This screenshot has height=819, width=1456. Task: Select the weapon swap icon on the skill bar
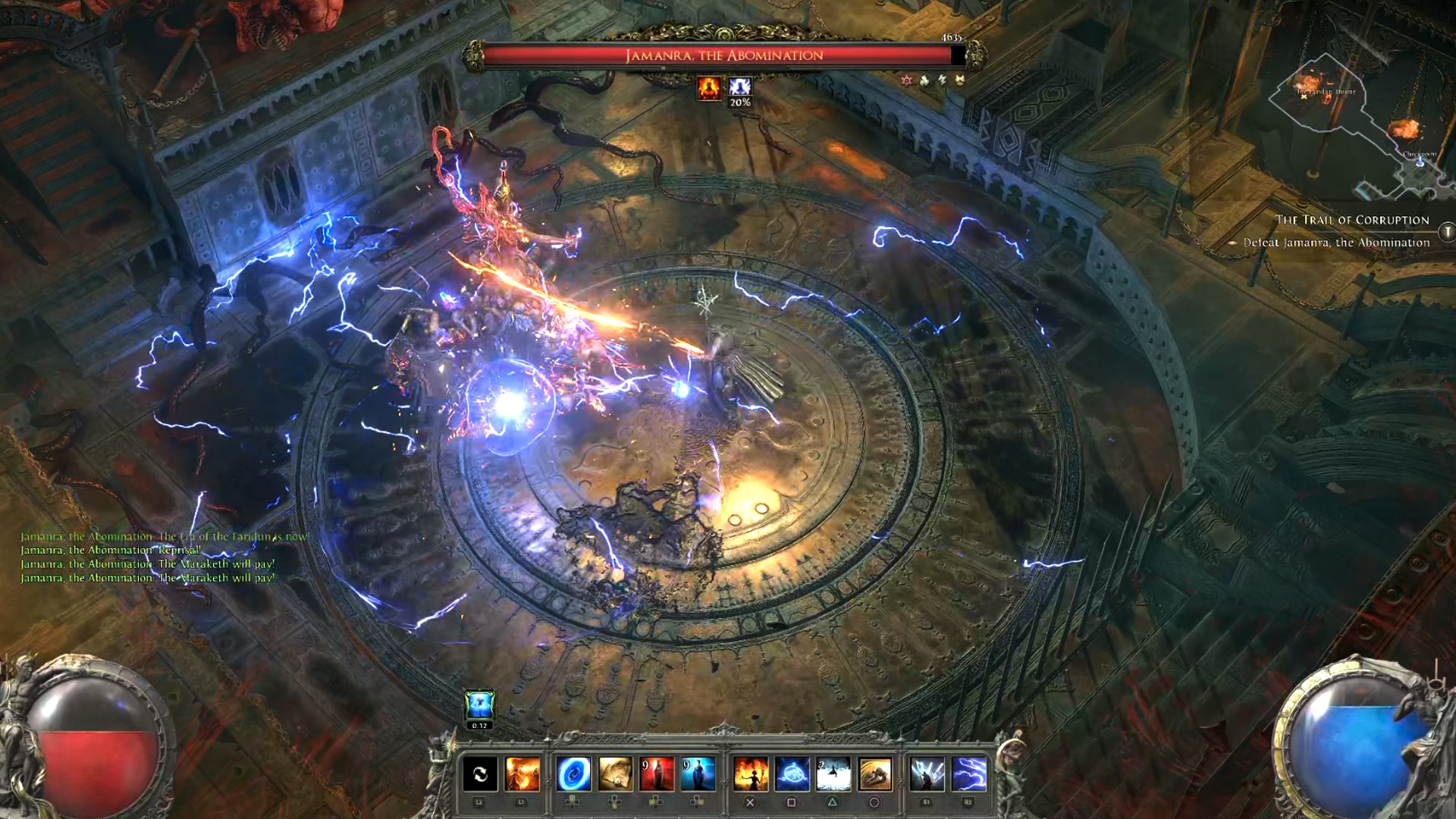pyautogui.click(x=479, y=773)
